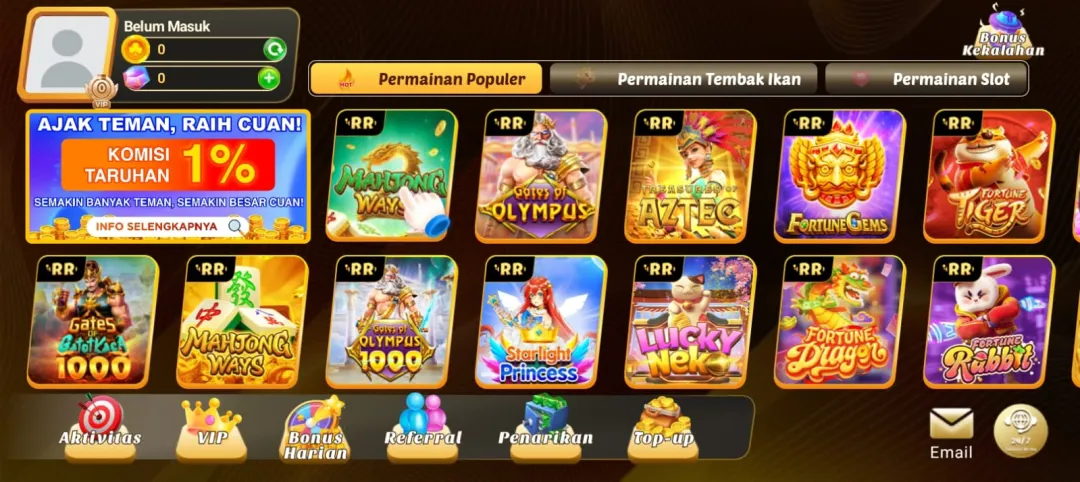
Task: Tap the green plus to add gems
Action: click(x=269, y=78)
